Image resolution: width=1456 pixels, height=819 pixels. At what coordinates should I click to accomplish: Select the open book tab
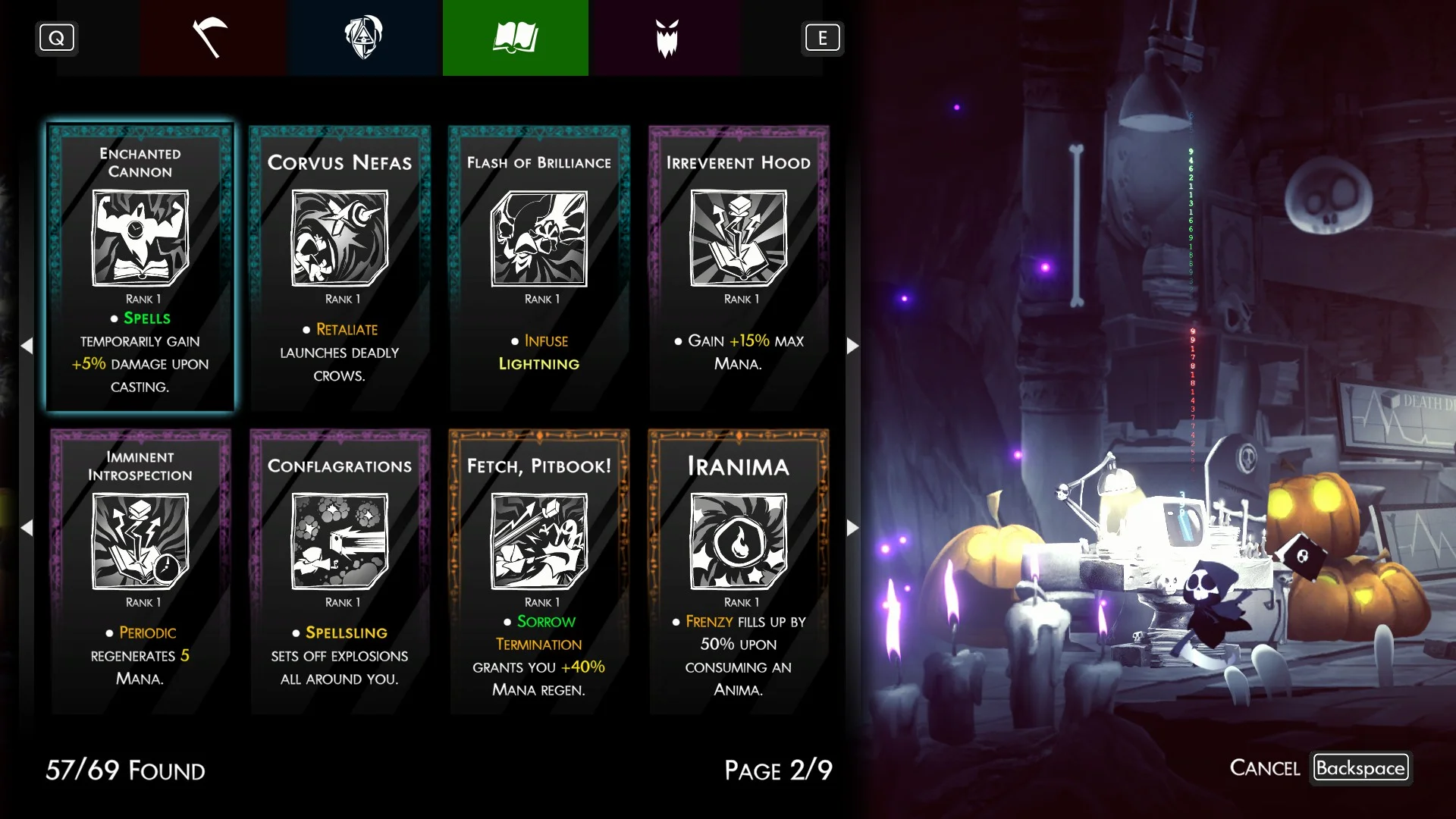(516, 38)
